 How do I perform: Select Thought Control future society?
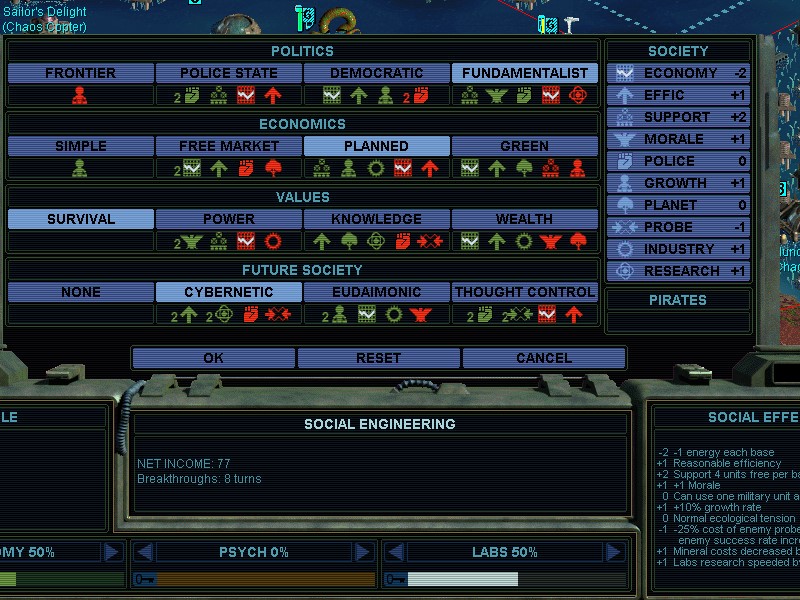tap(525, 292)
